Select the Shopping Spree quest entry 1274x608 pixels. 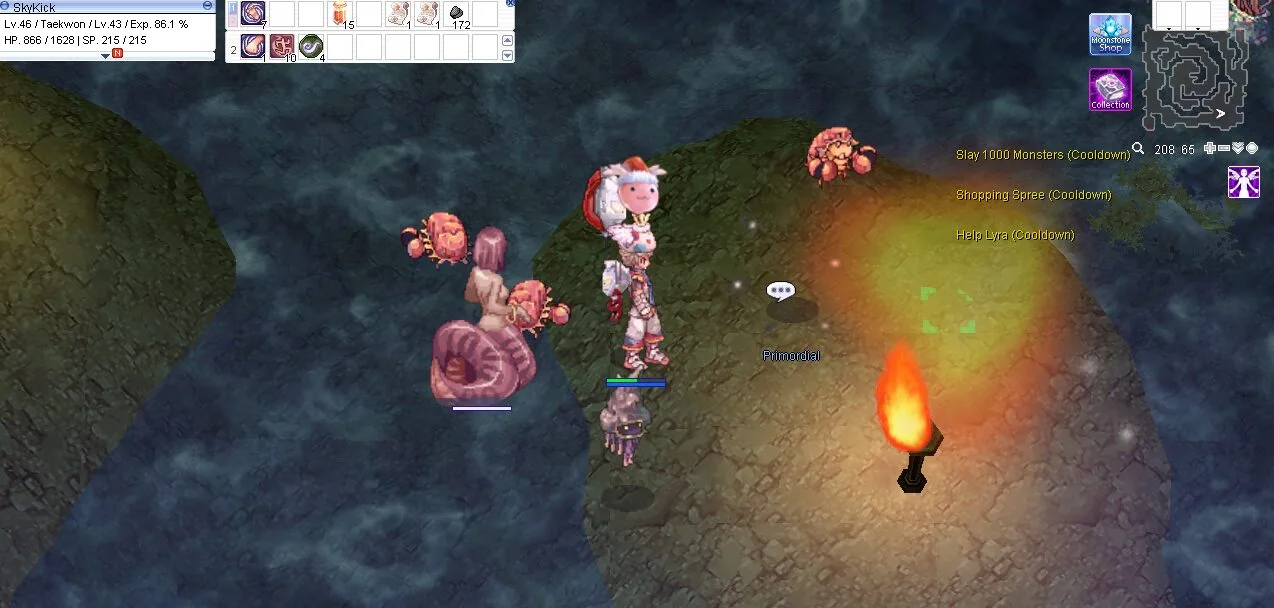(1033, 195)
